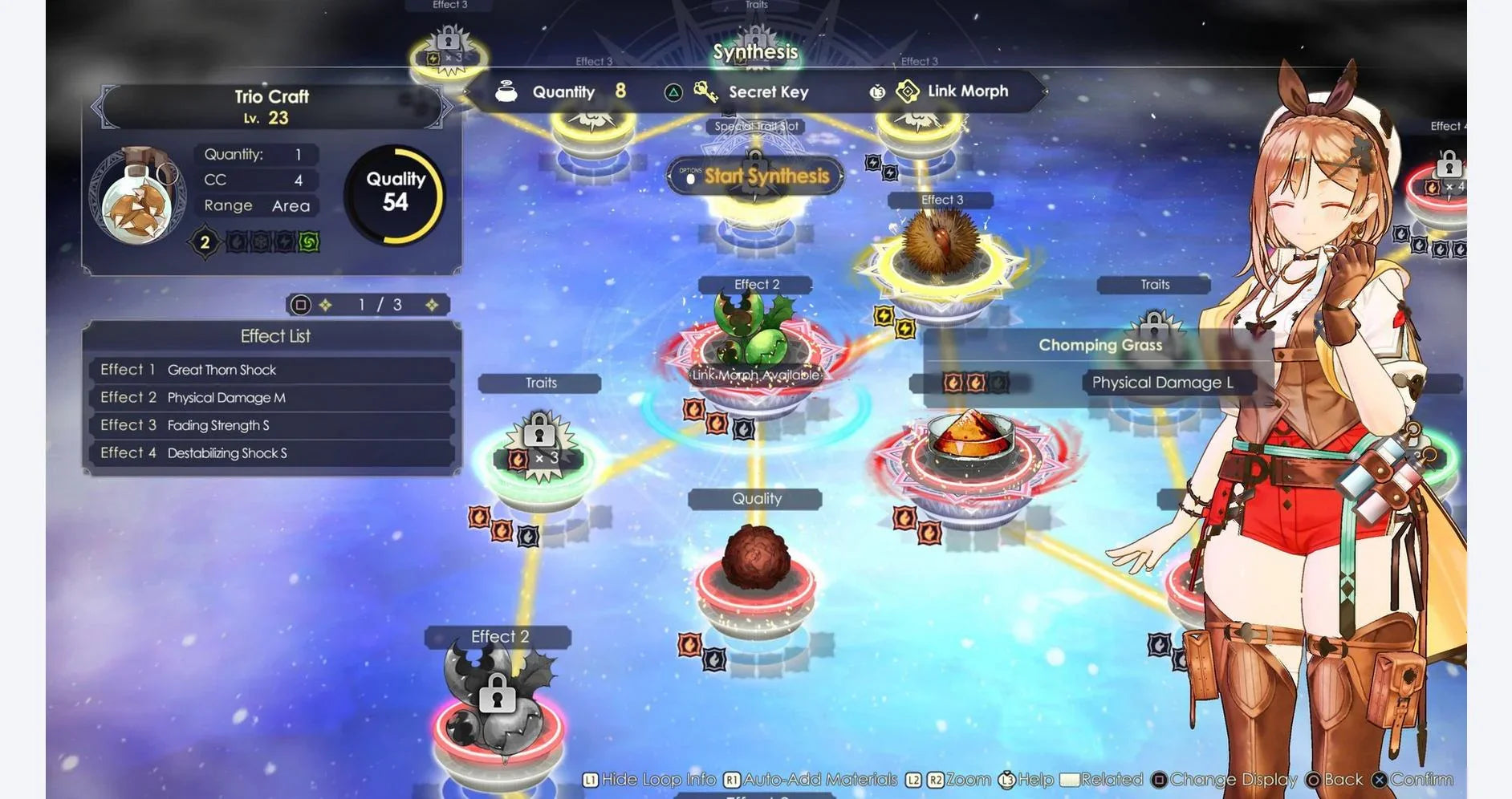Select Effect 1 Great Thorn Shock row
This screenshot has height=799, width=1512.
271,370
